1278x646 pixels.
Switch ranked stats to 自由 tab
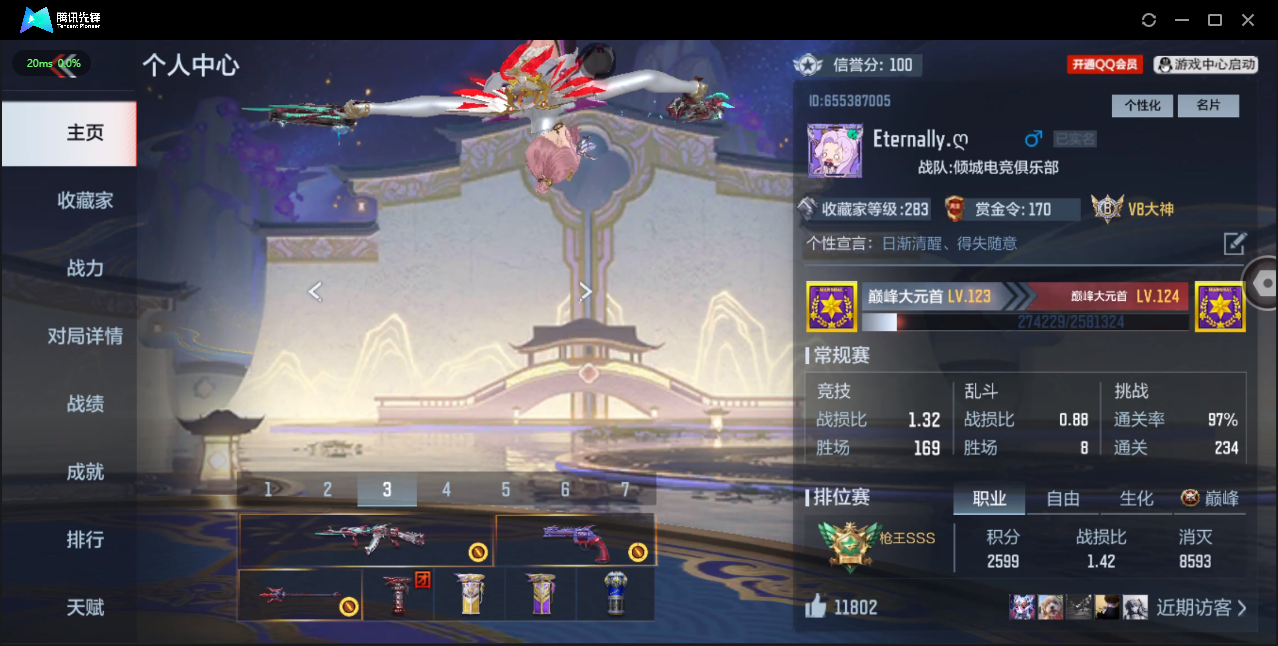point(1063,498)
